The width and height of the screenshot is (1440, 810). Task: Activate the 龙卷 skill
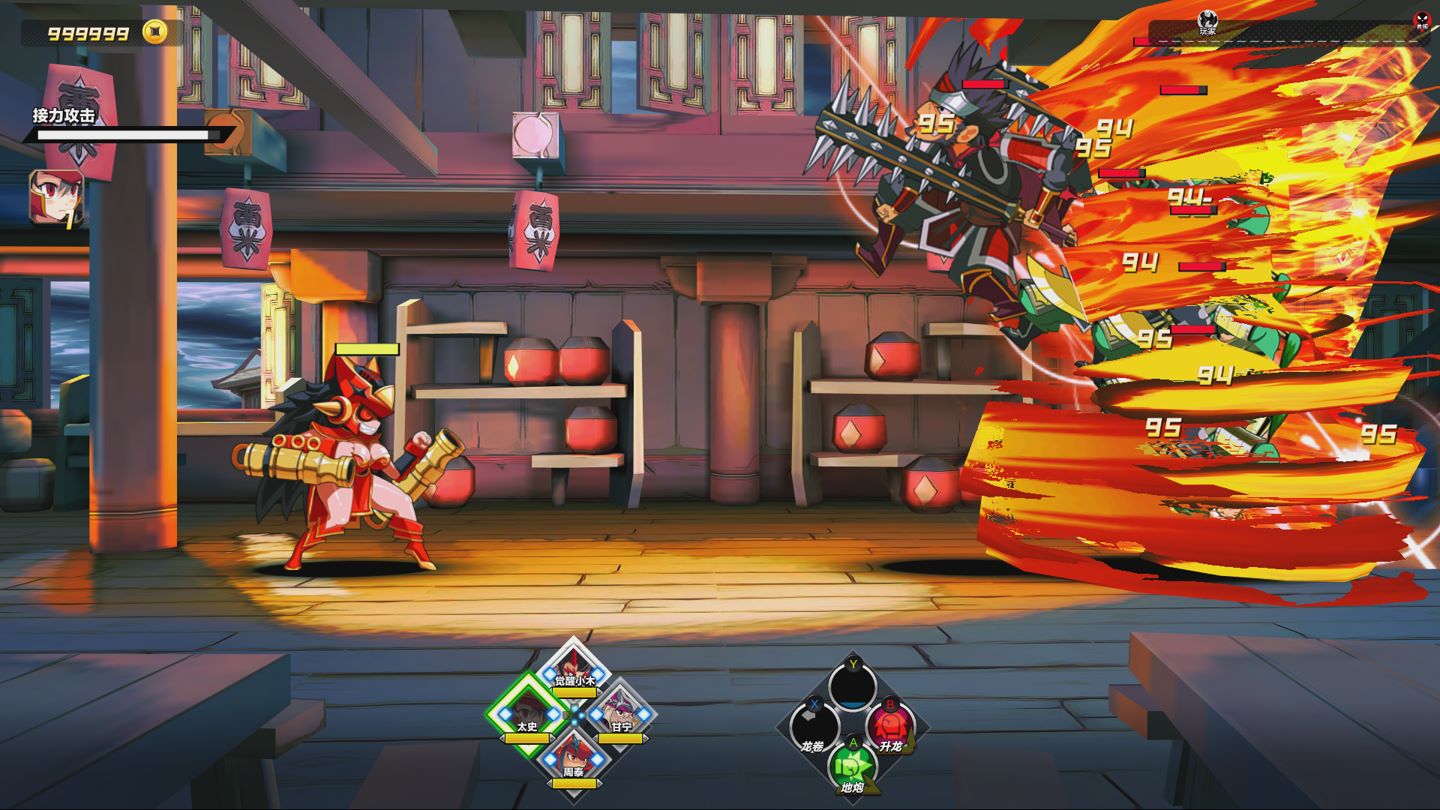coord(814,725)
